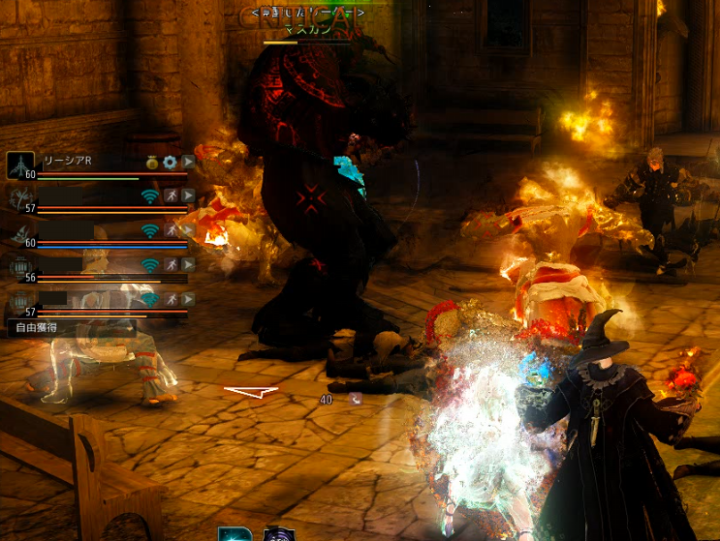Open the gear settings icon beside リーシアR
This screenshot has width=720, height=541.
[x=170, y=162]
